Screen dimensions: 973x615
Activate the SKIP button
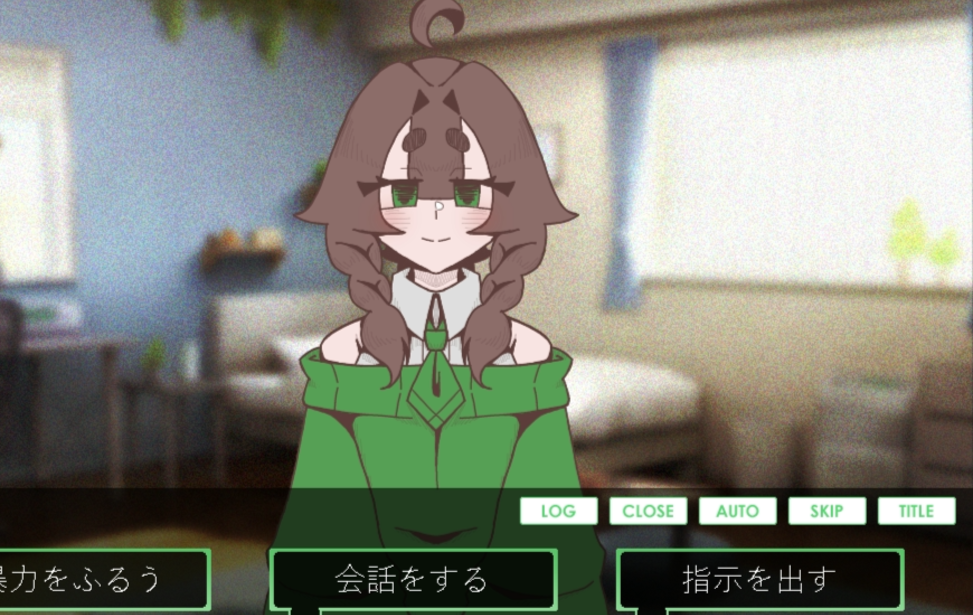[x=827, y=511]
